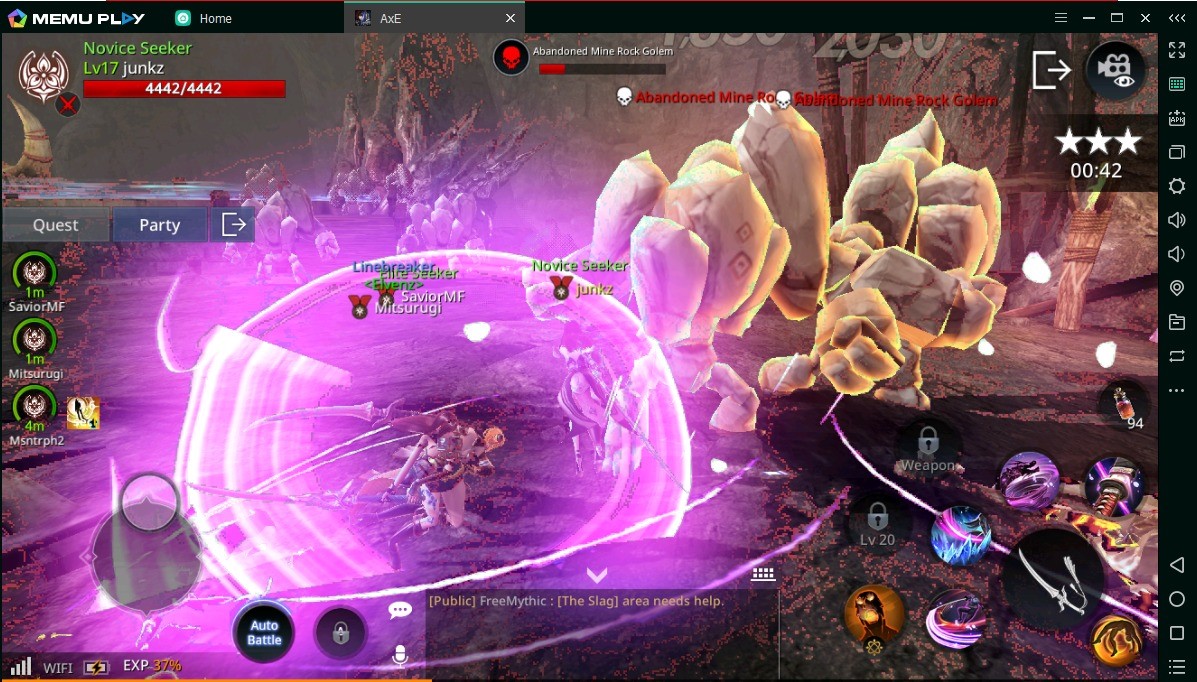Exit the dungeon via top-right exit icon
Viewport: 1197px width, 682px height.
point(1051,70)
